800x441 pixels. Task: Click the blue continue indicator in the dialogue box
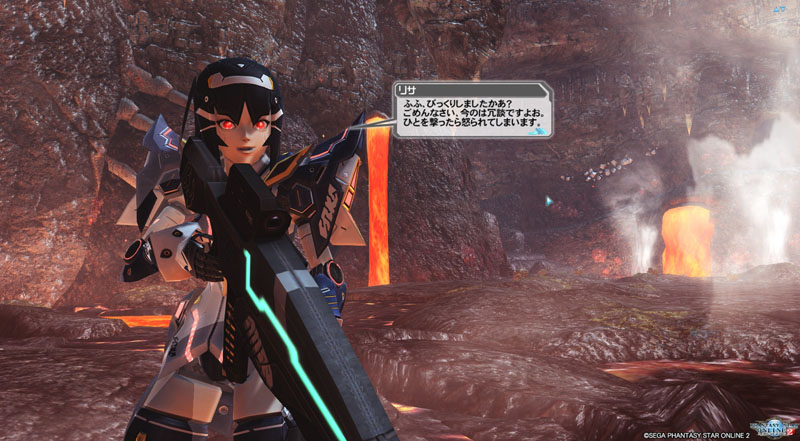click(537, 129)
